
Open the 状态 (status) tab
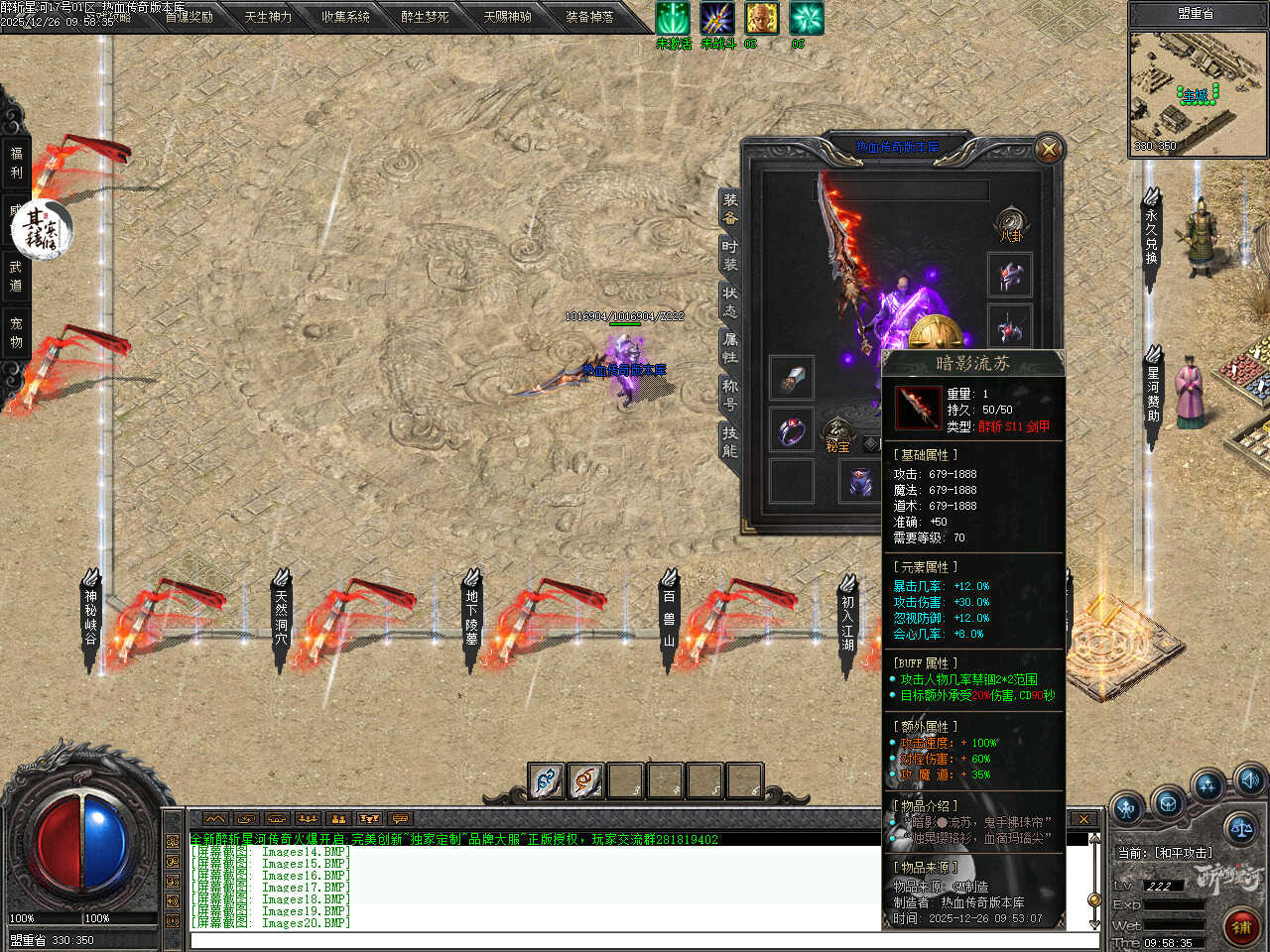(730, 302)
